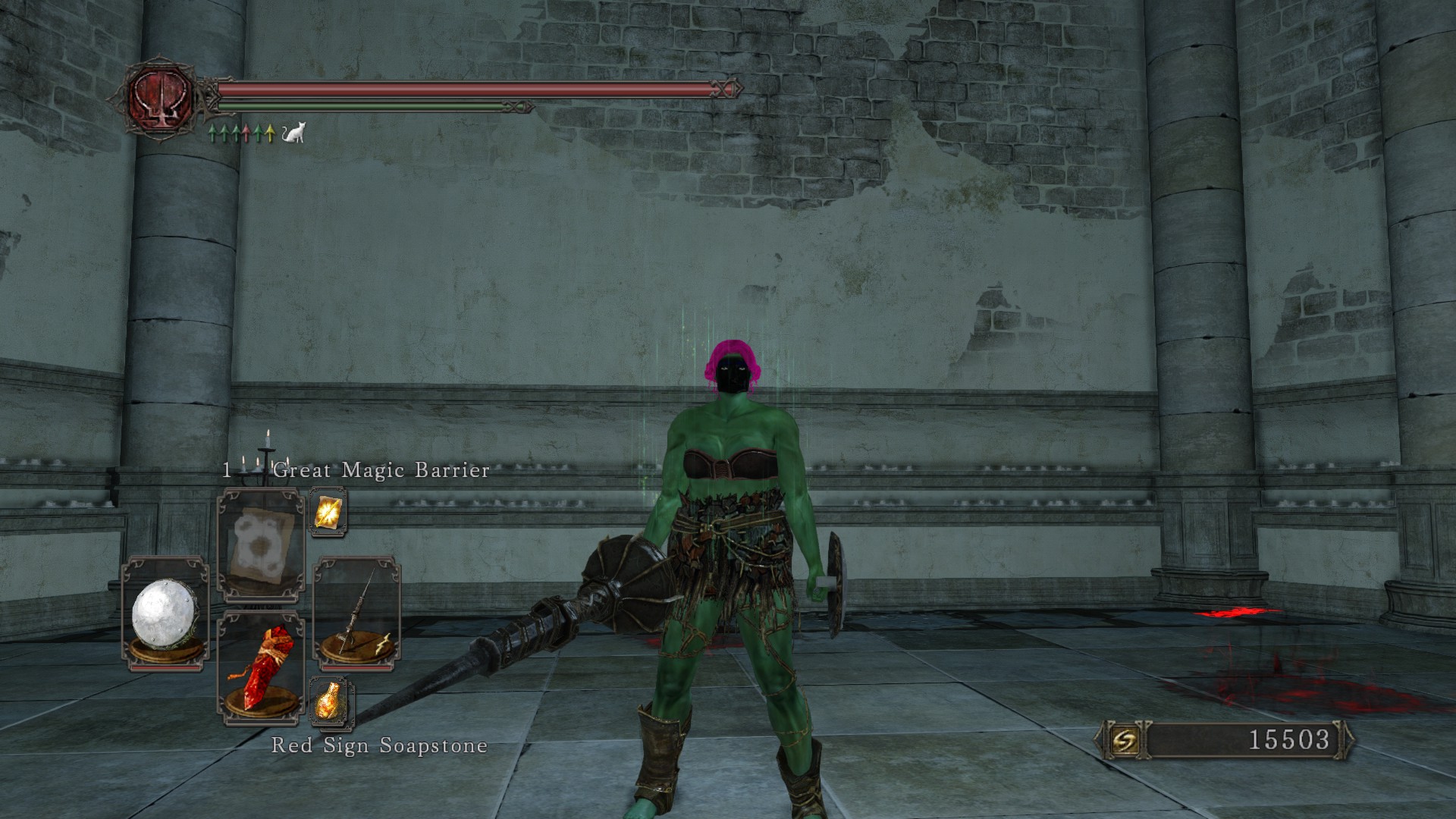Click the pink arrow buff icon
This screenshot has height=819, width=1456.
click(247, 134)
